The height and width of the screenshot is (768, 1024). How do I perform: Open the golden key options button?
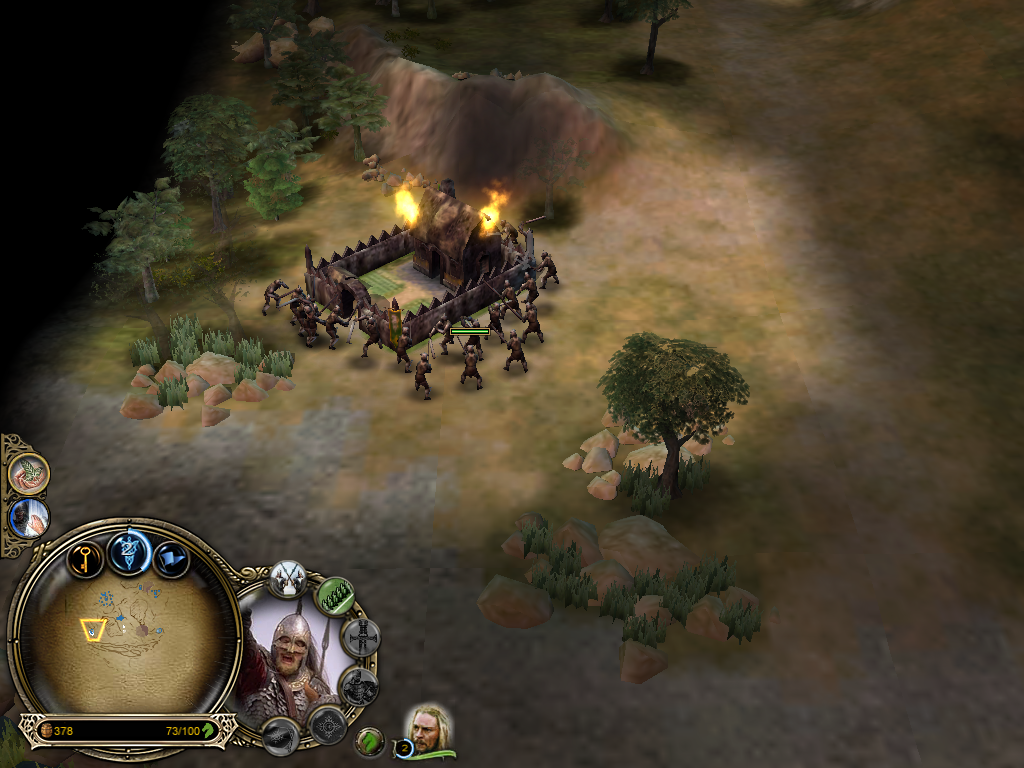(86, 558)
